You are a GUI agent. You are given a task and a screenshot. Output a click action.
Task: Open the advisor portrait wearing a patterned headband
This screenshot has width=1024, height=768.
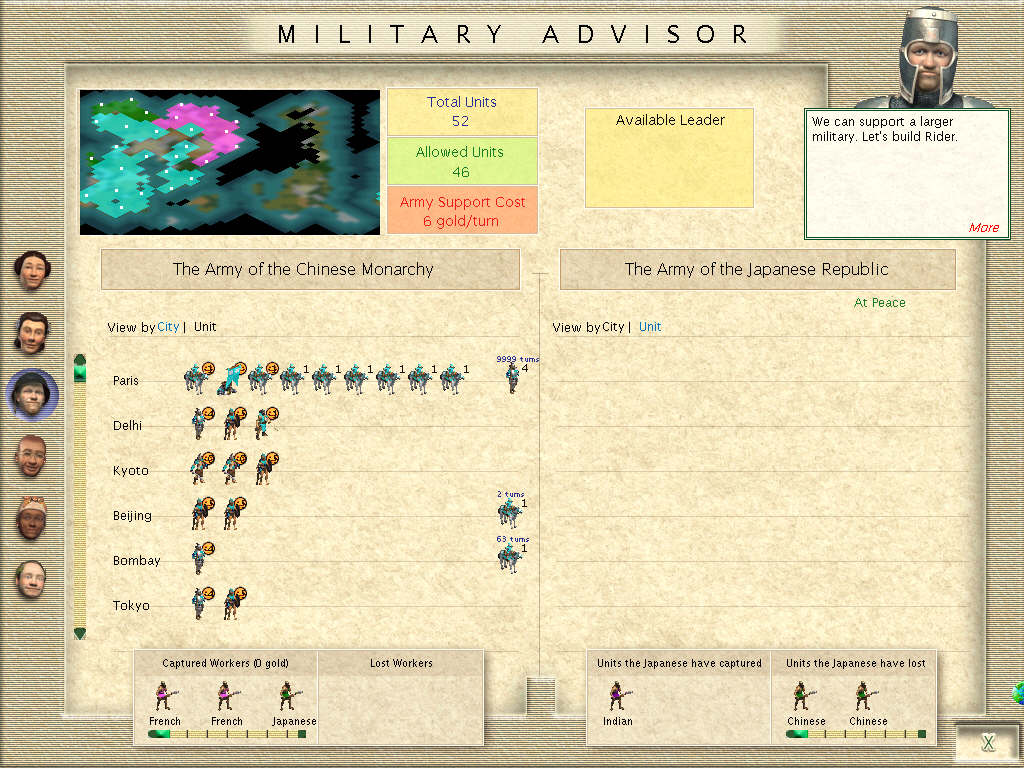[32, 517]
